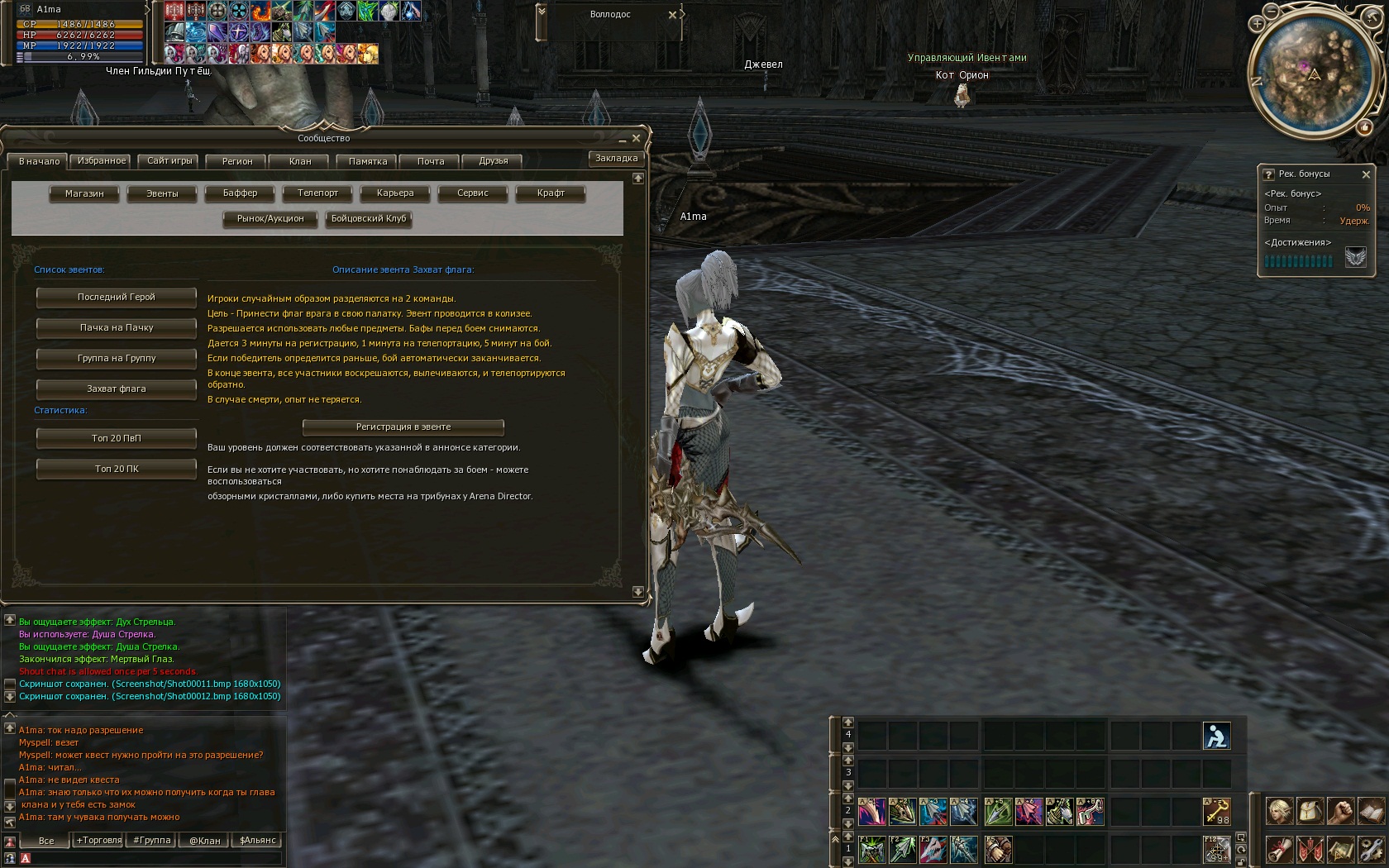
Task: Choose the Бойцовский Клуб button
Action: click(x=369, y=219)
